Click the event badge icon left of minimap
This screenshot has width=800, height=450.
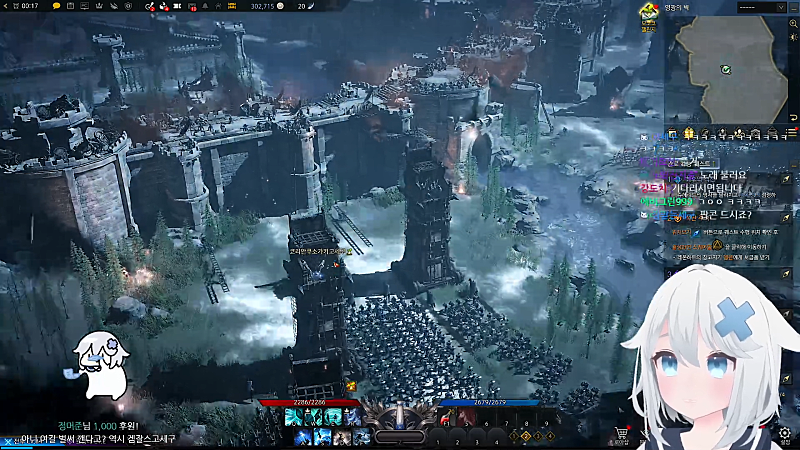[x=648, y=18]
